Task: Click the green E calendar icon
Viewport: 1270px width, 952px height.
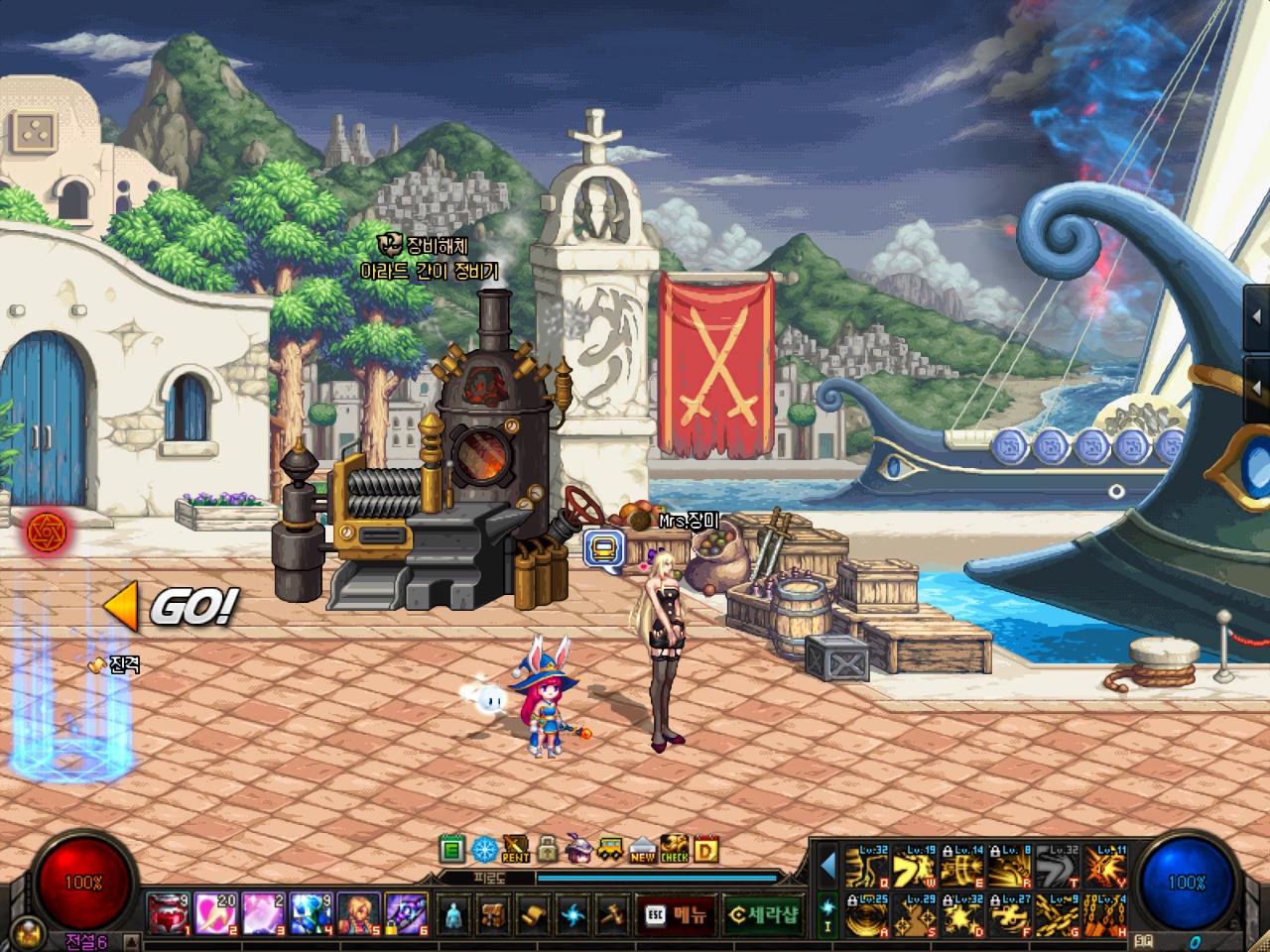Action: tap(452, 850)
